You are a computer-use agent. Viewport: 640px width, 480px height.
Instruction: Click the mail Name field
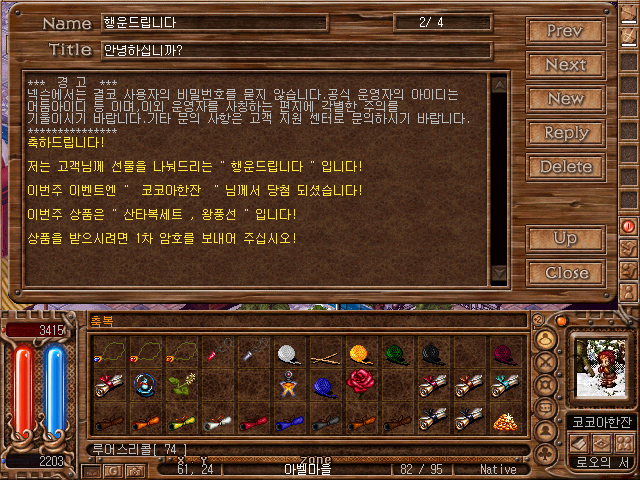coord(213,23)
